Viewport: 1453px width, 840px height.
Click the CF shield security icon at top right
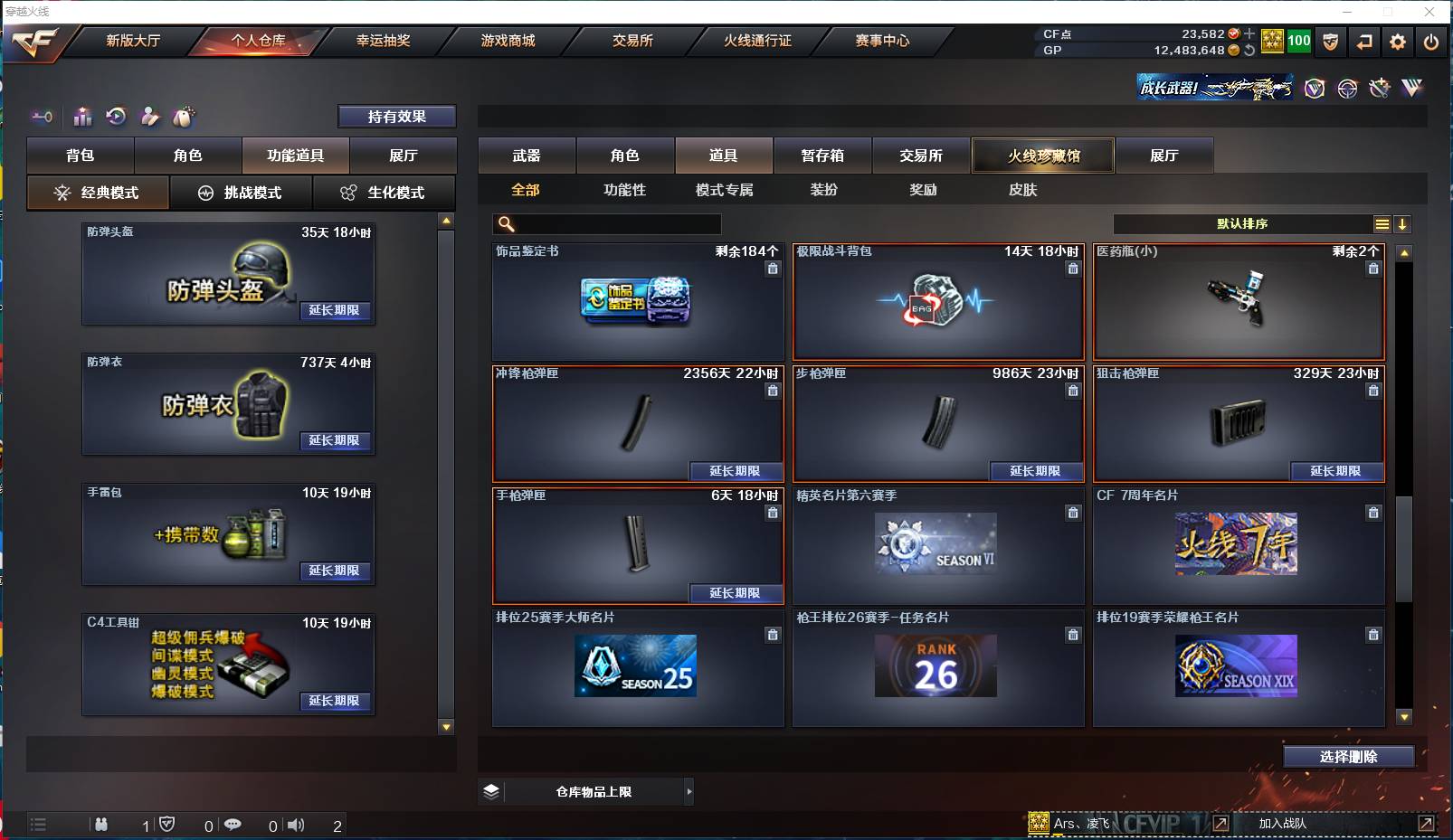click(x=1331, y=42)
